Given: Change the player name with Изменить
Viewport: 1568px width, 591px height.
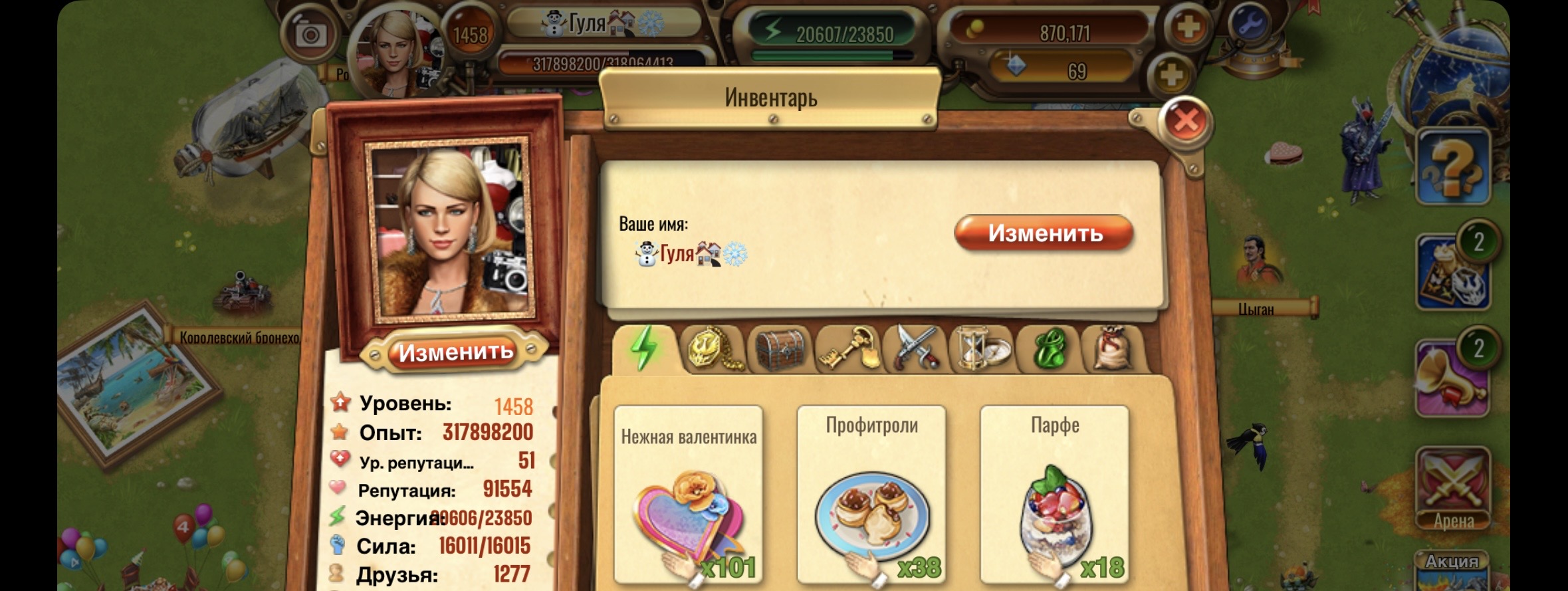Looking at the screenshot, I should tap(1044, 233).
